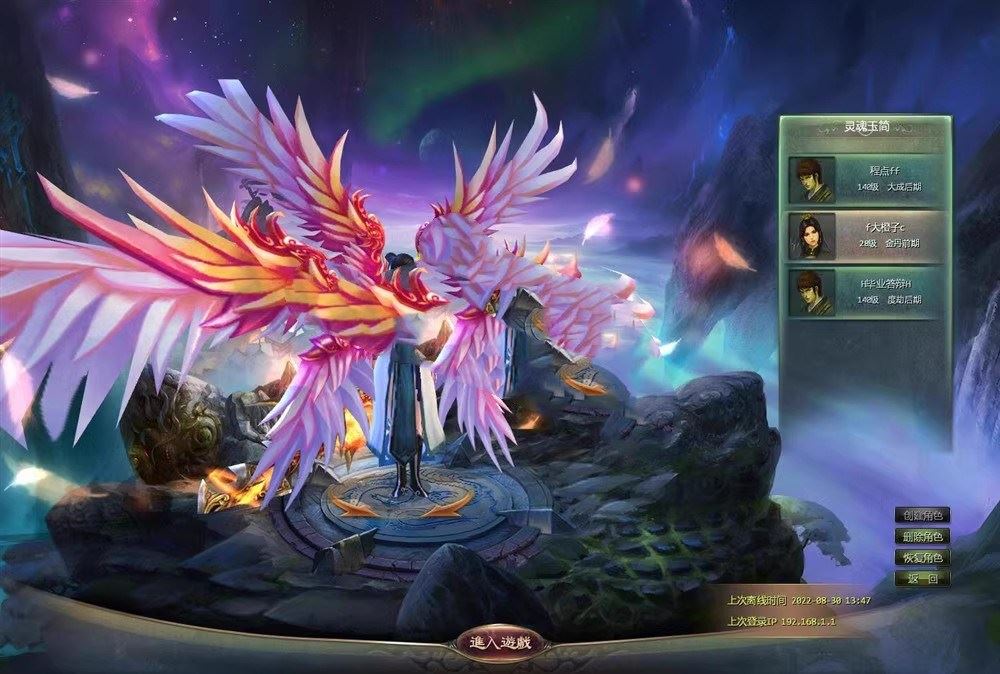The height and width of the screenshot is (674, 1000).
Task: Go back with the 返回 button
Action: point(922,579)
